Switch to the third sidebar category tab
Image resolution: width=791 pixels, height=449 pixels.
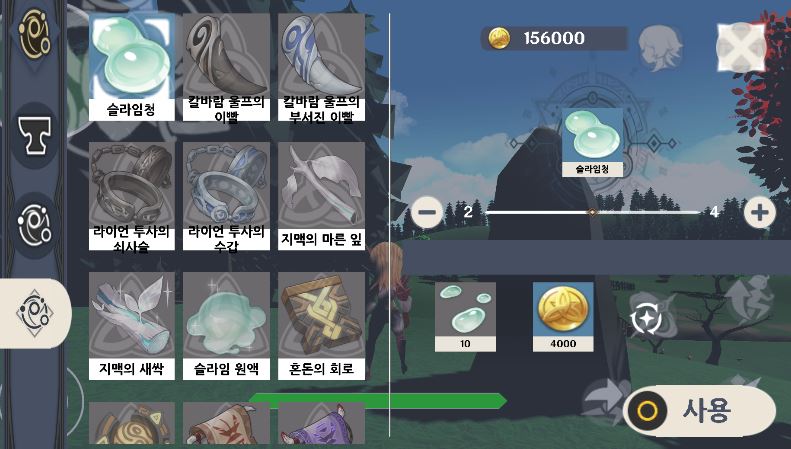click(35, 222)
